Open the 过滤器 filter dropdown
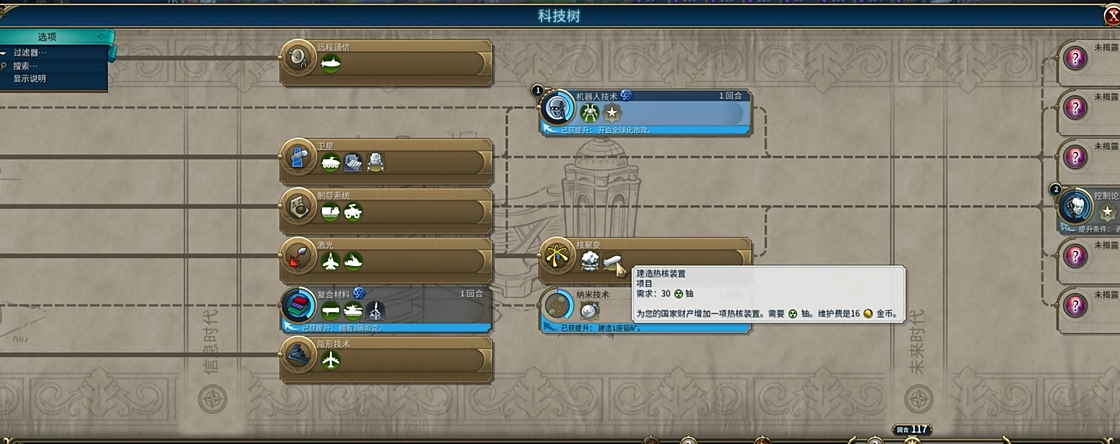Image resolution: width=1120 pixels, height=444 pixels. (x=31, y=53)
